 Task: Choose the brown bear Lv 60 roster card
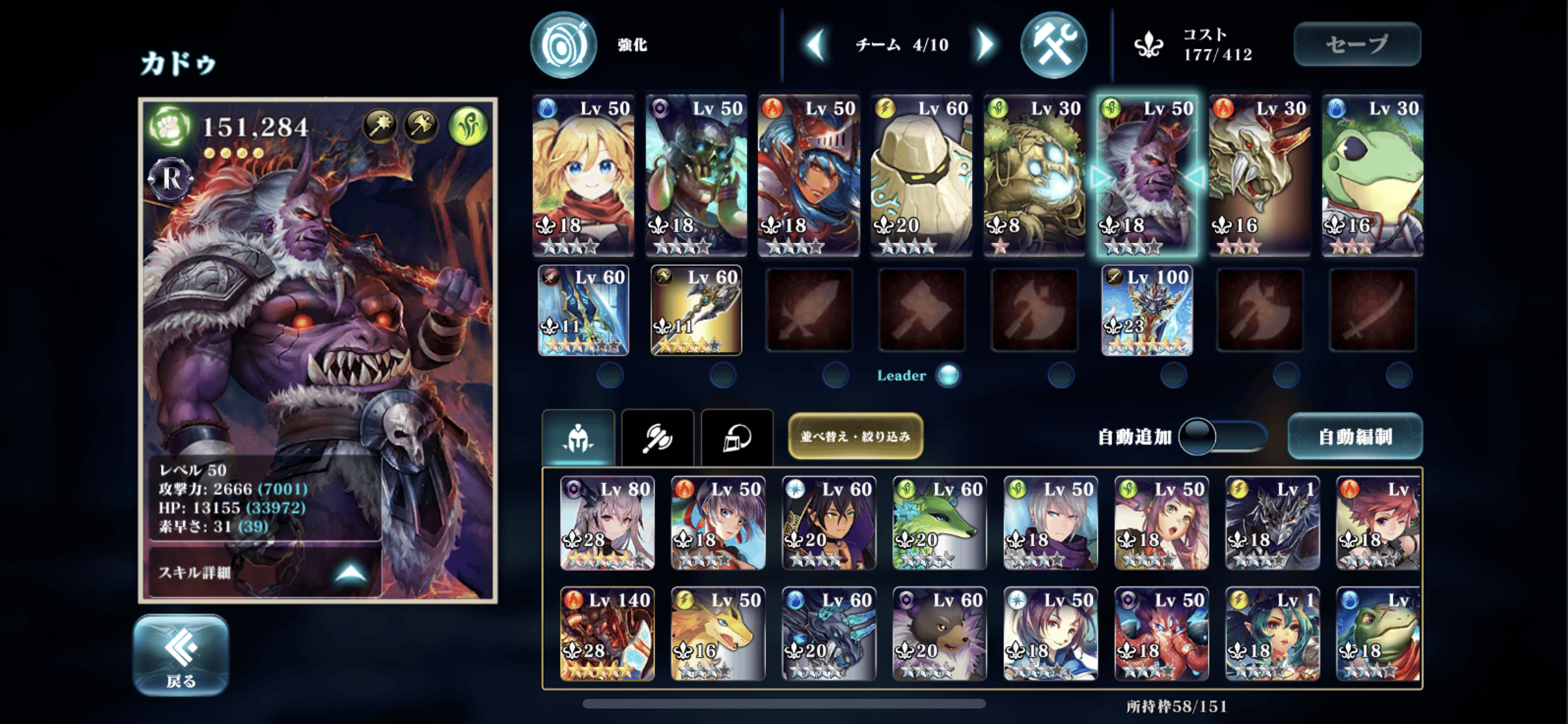(x=939, y=633)
